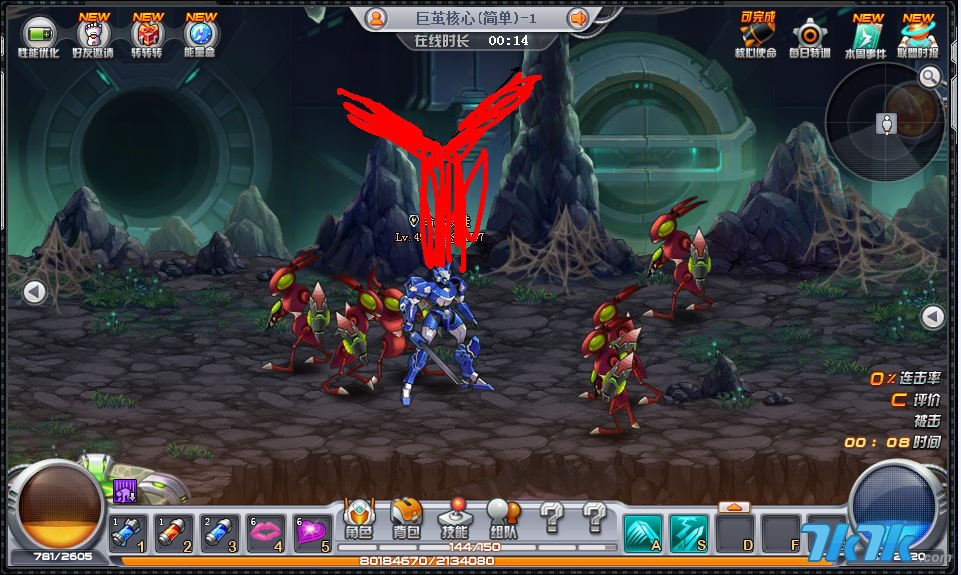Click the circular minimap

coord(885,123)
